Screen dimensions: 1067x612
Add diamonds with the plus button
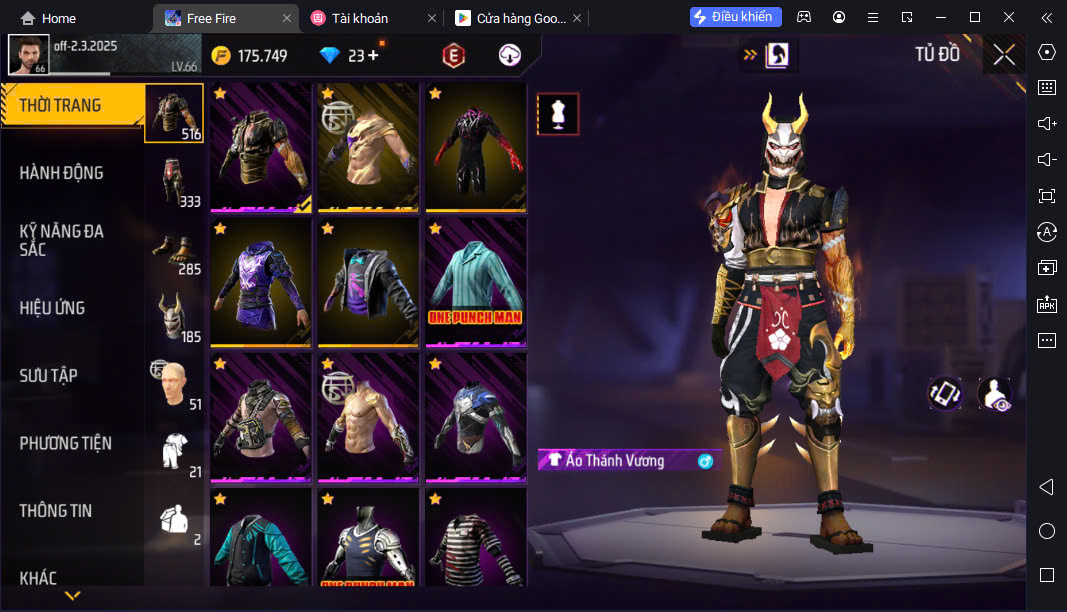point(374,56)
